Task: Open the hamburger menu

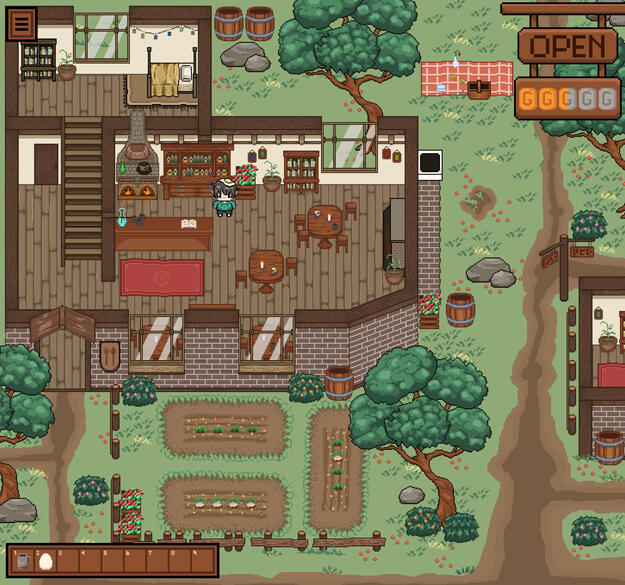Action: [21, 23]
